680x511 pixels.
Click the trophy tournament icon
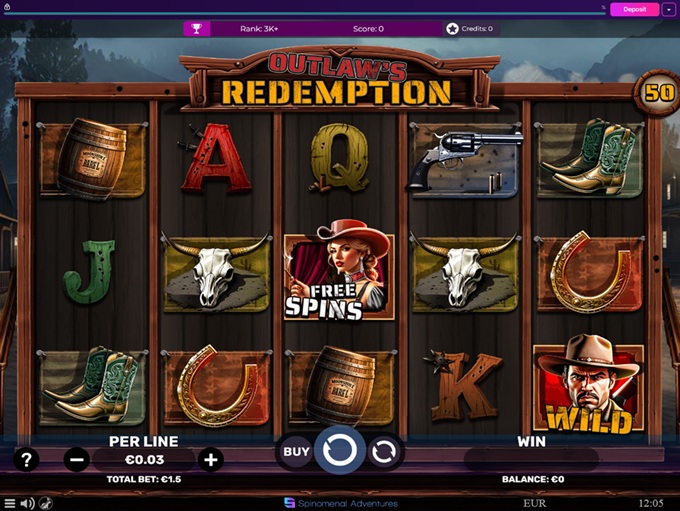(x=196, y=29)
